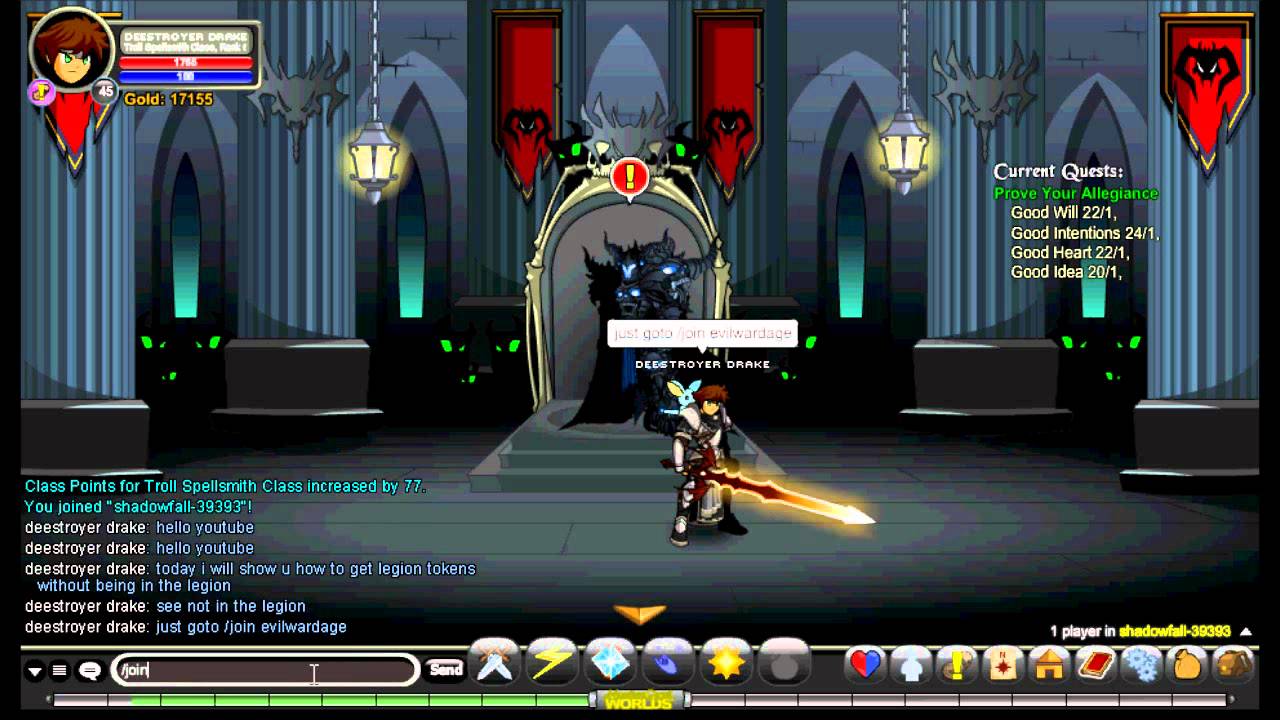Click Deestroyer Drake's character portrait

[x=70, y=50]
